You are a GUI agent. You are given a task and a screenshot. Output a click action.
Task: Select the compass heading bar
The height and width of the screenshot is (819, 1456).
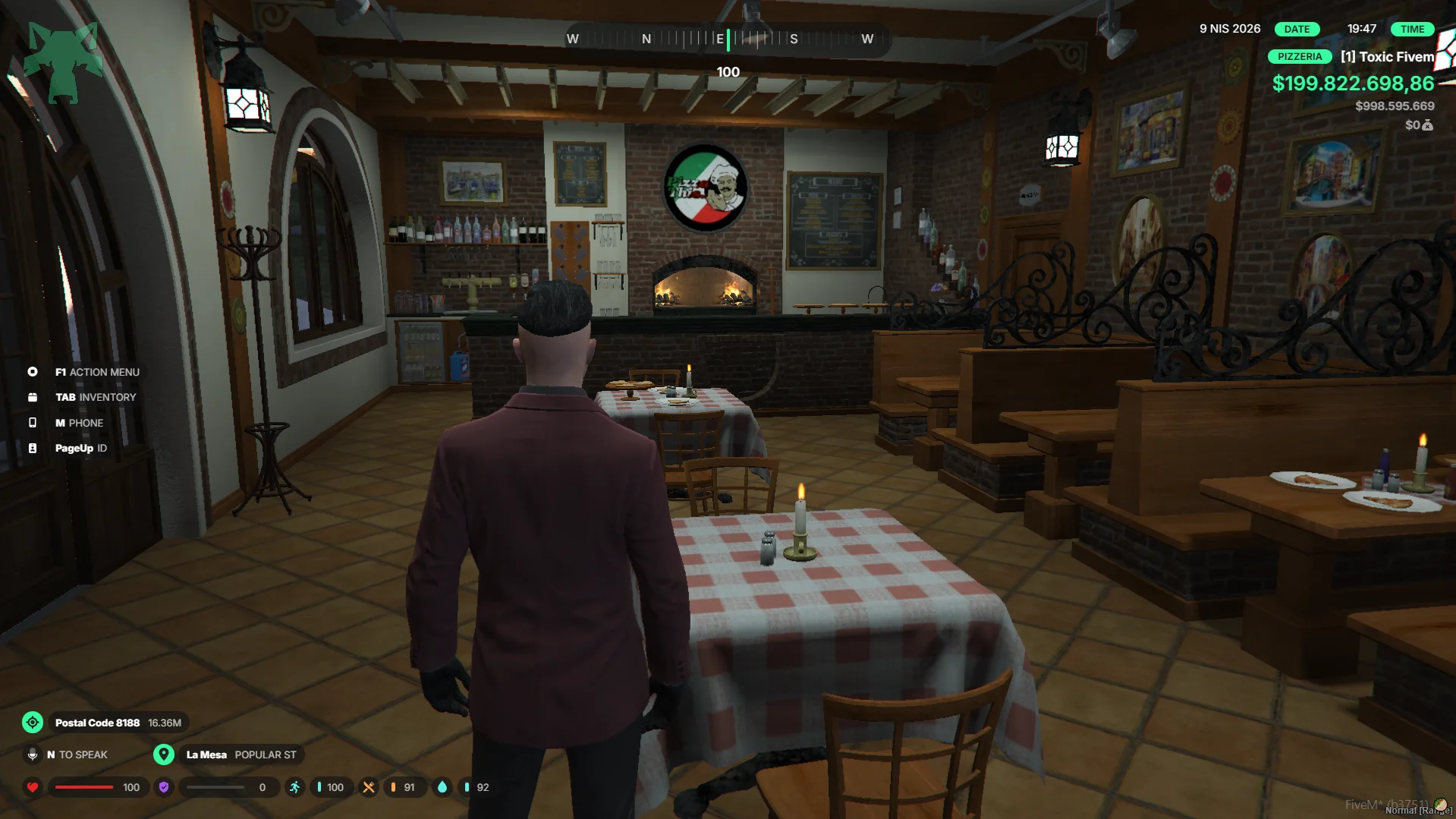(x=727, y=39)
